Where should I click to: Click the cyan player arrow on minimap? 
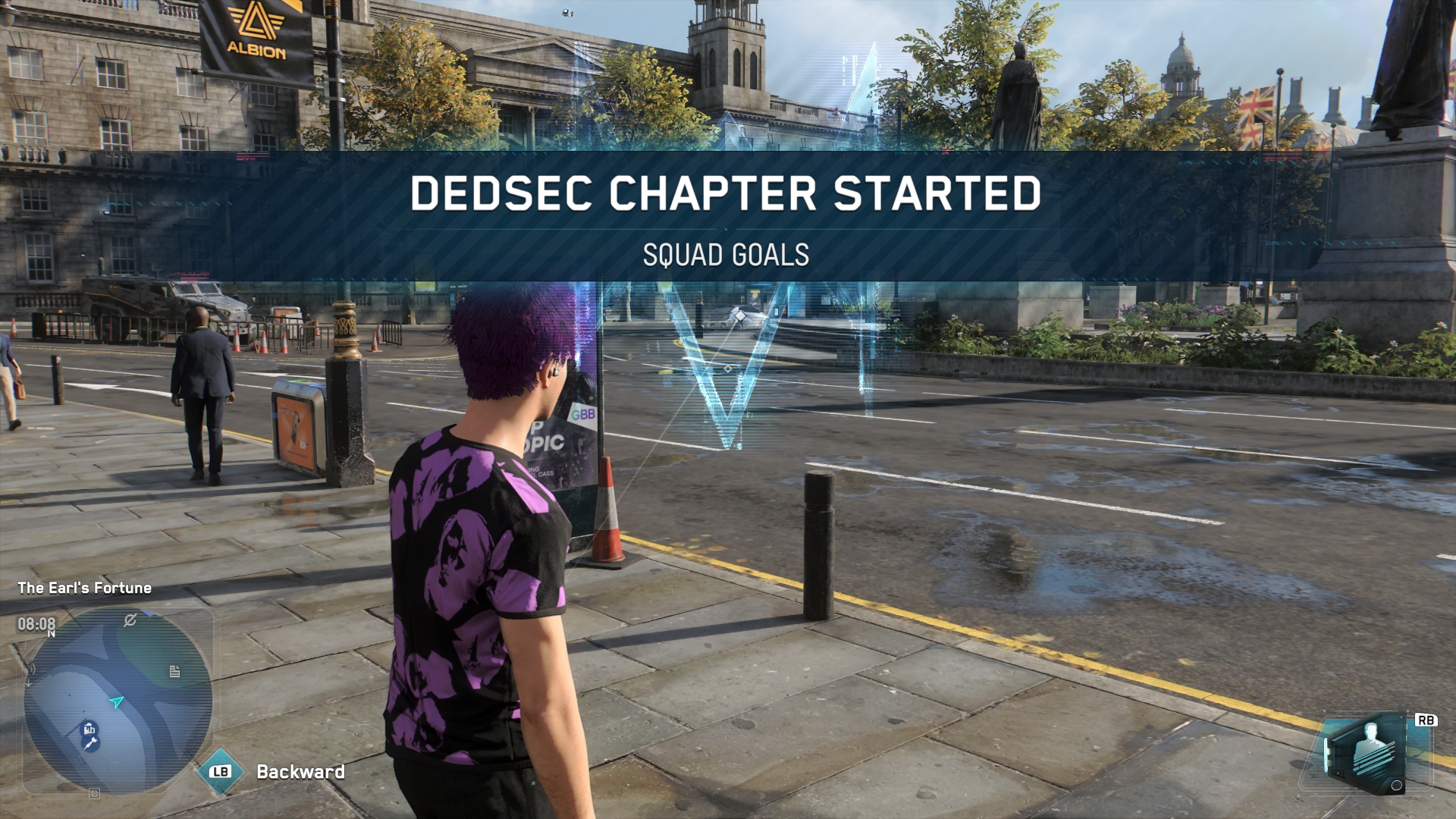coord(117,702)
